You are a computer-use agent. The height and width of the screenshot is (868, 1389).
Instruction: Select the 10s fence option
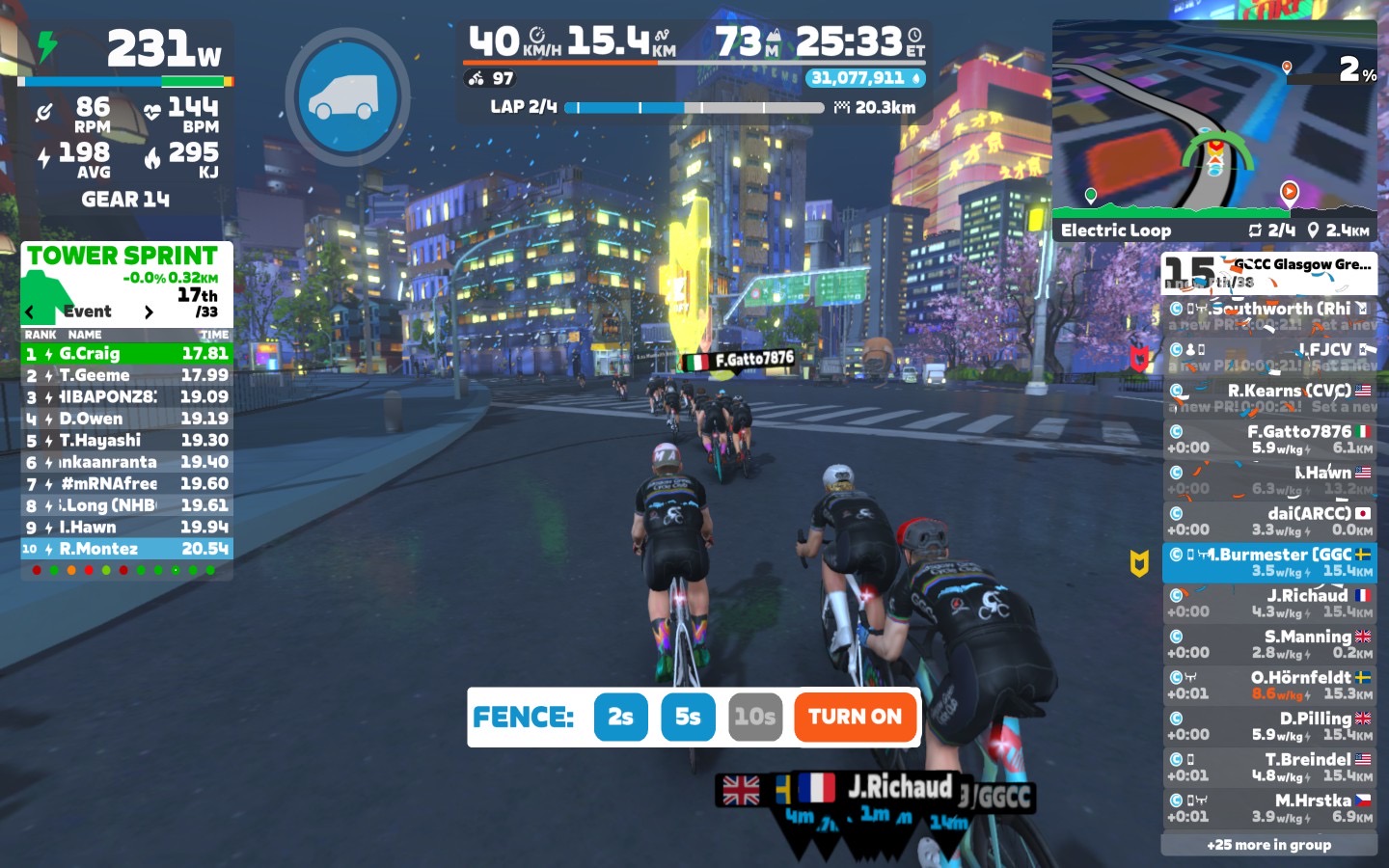pos(754,717)
